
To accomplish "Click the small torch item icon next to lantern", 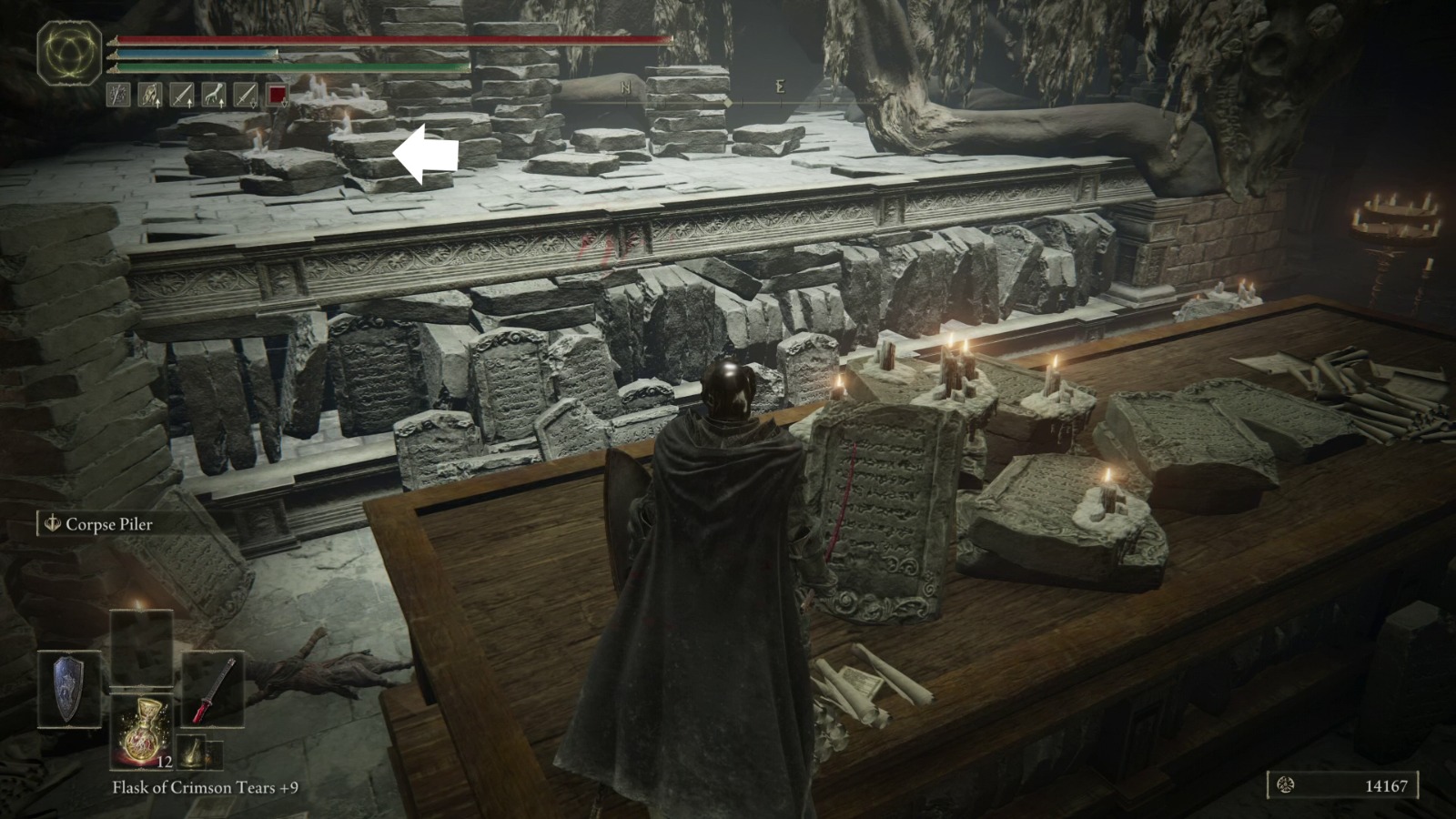I will [217, 755].
